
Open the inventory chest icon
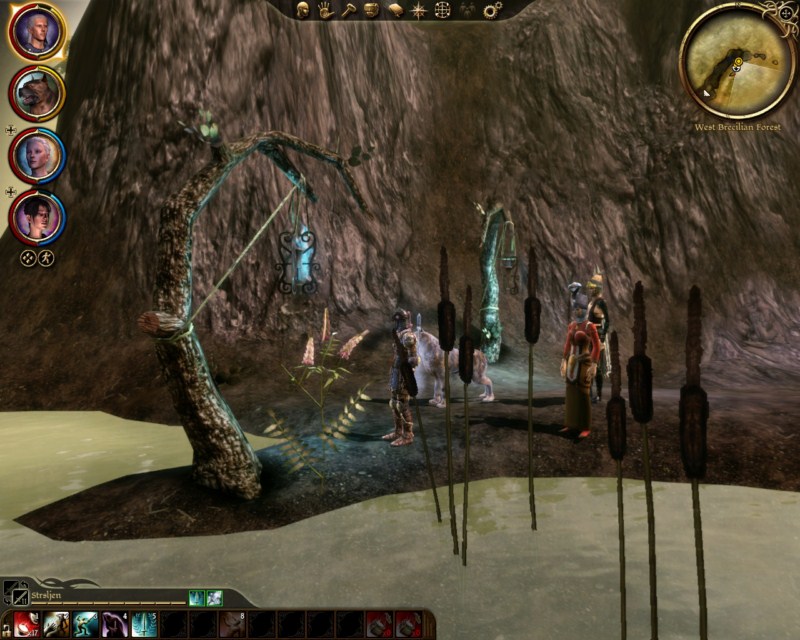371,10
